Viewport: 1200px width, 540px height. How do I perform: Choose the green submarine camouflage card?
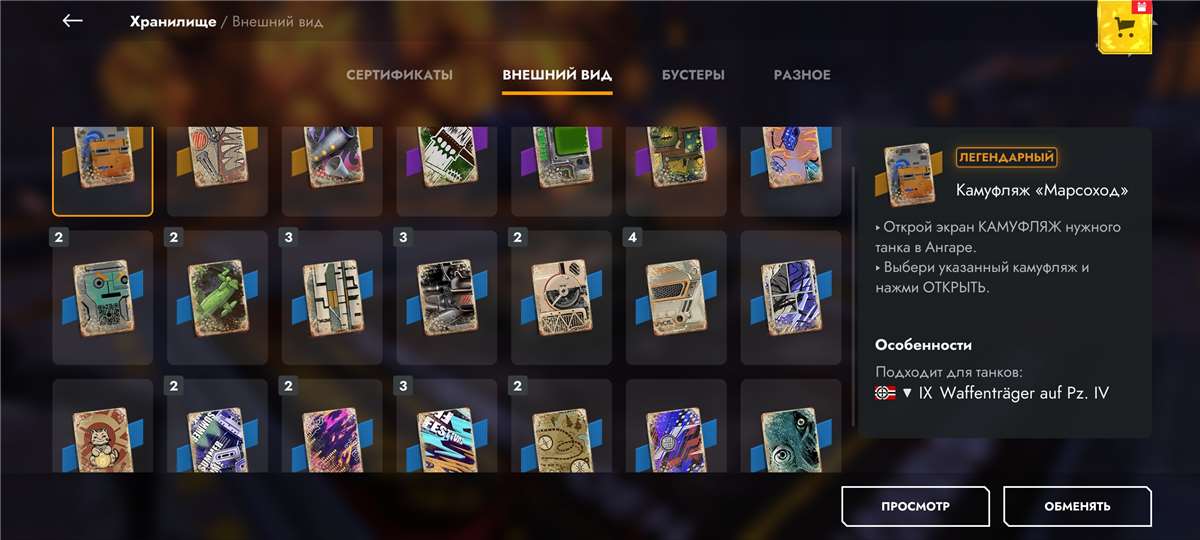[x=217, y=297]
